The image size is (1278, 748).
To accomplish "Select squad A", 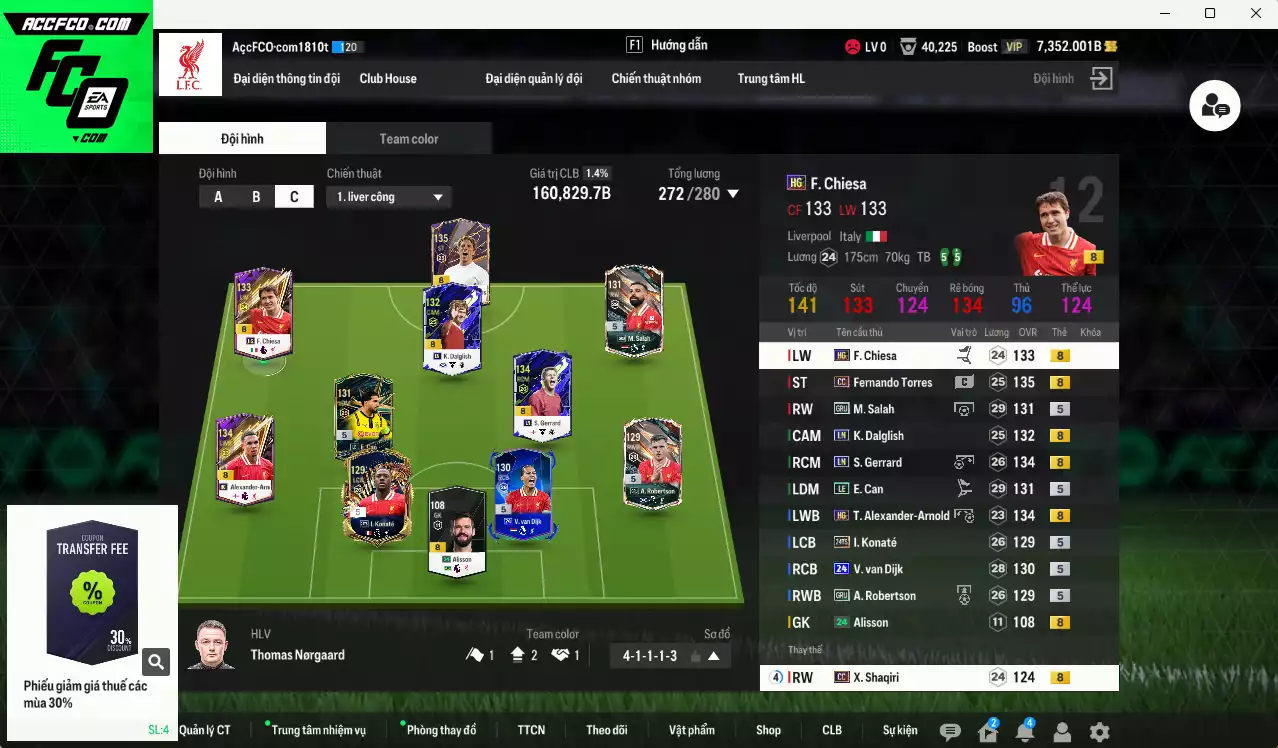I will point(218,197).
